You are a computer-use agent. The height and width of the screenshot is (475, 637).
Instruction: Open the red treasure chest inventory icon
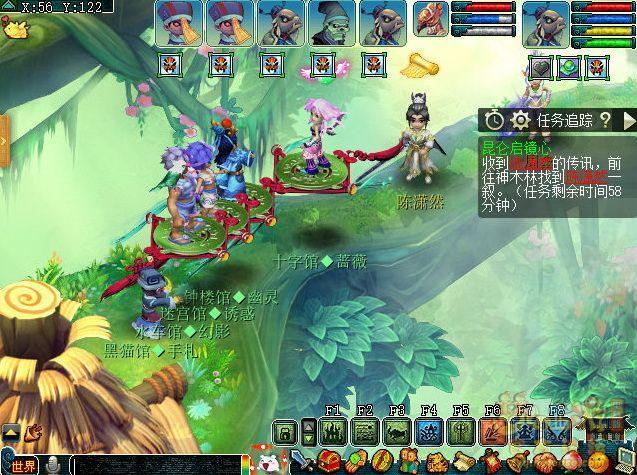[327, 463]
